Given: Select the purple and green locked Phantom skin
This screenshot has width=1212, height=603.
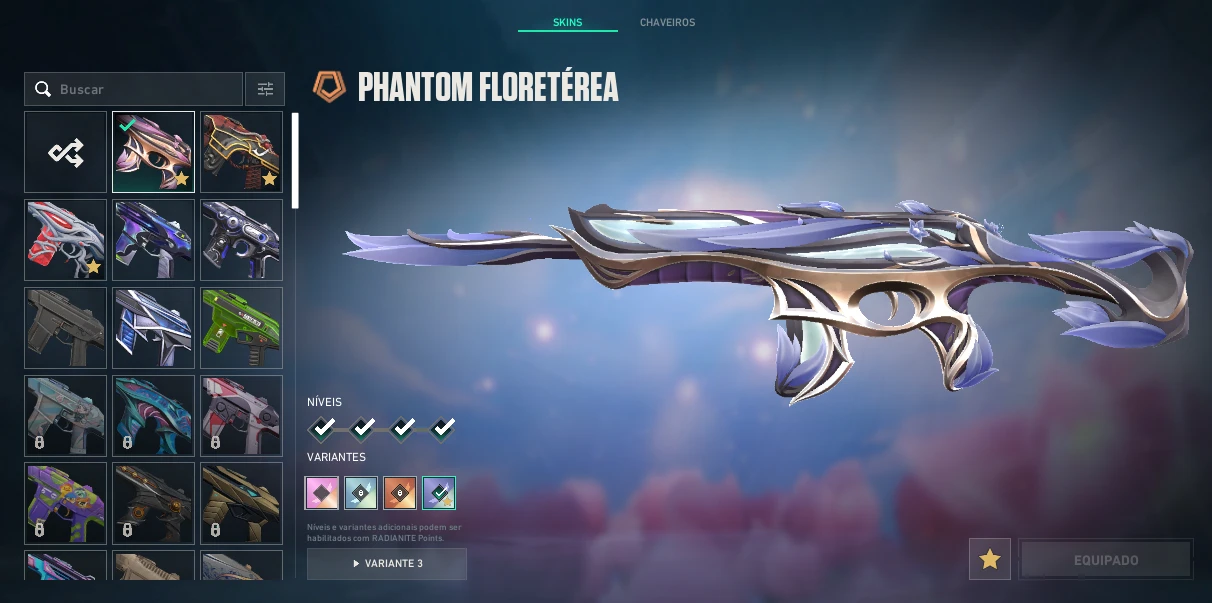Looking at the screenshot, I should [x=66, y=502].
